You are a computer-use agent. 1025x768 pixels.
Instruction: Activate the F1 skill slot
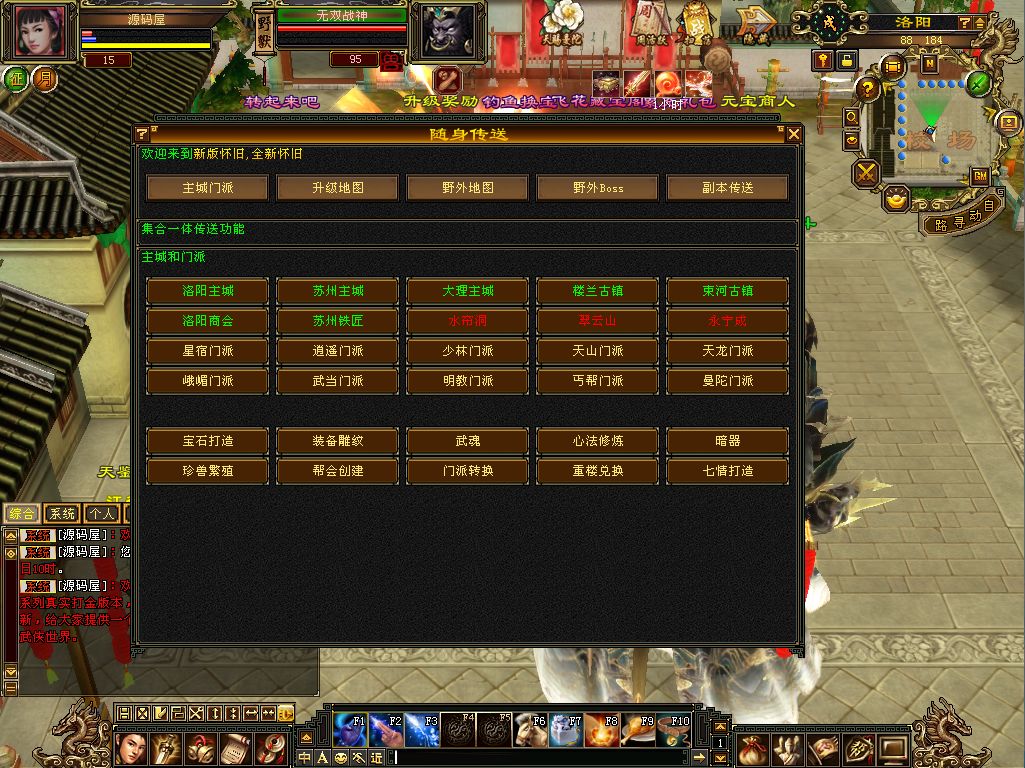pos(349,730)
